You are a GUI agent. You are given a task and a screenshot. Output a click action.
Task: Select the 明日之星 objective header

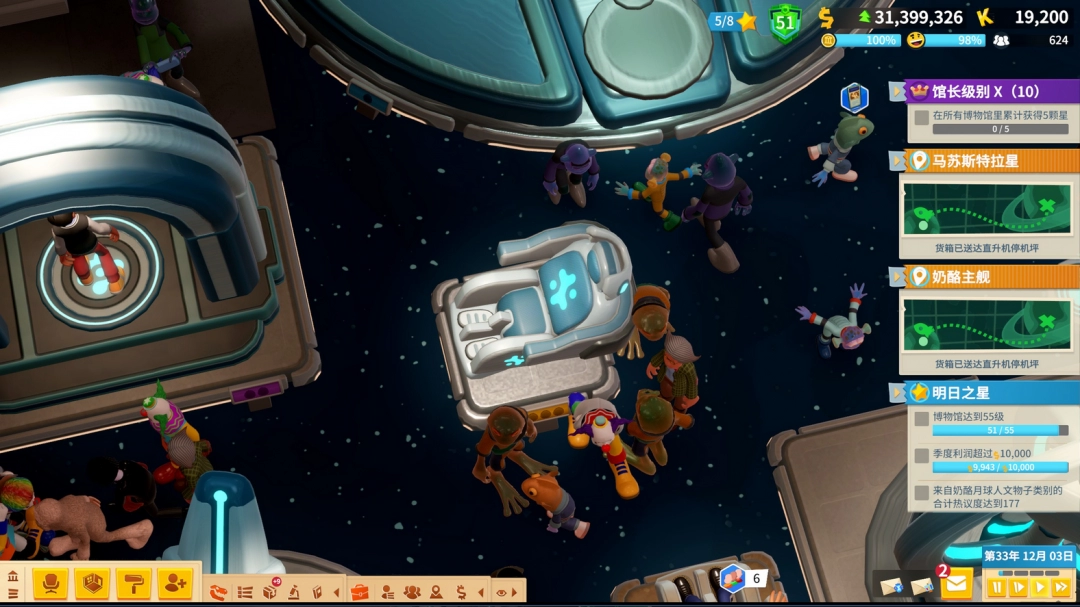tap(990, 393)
